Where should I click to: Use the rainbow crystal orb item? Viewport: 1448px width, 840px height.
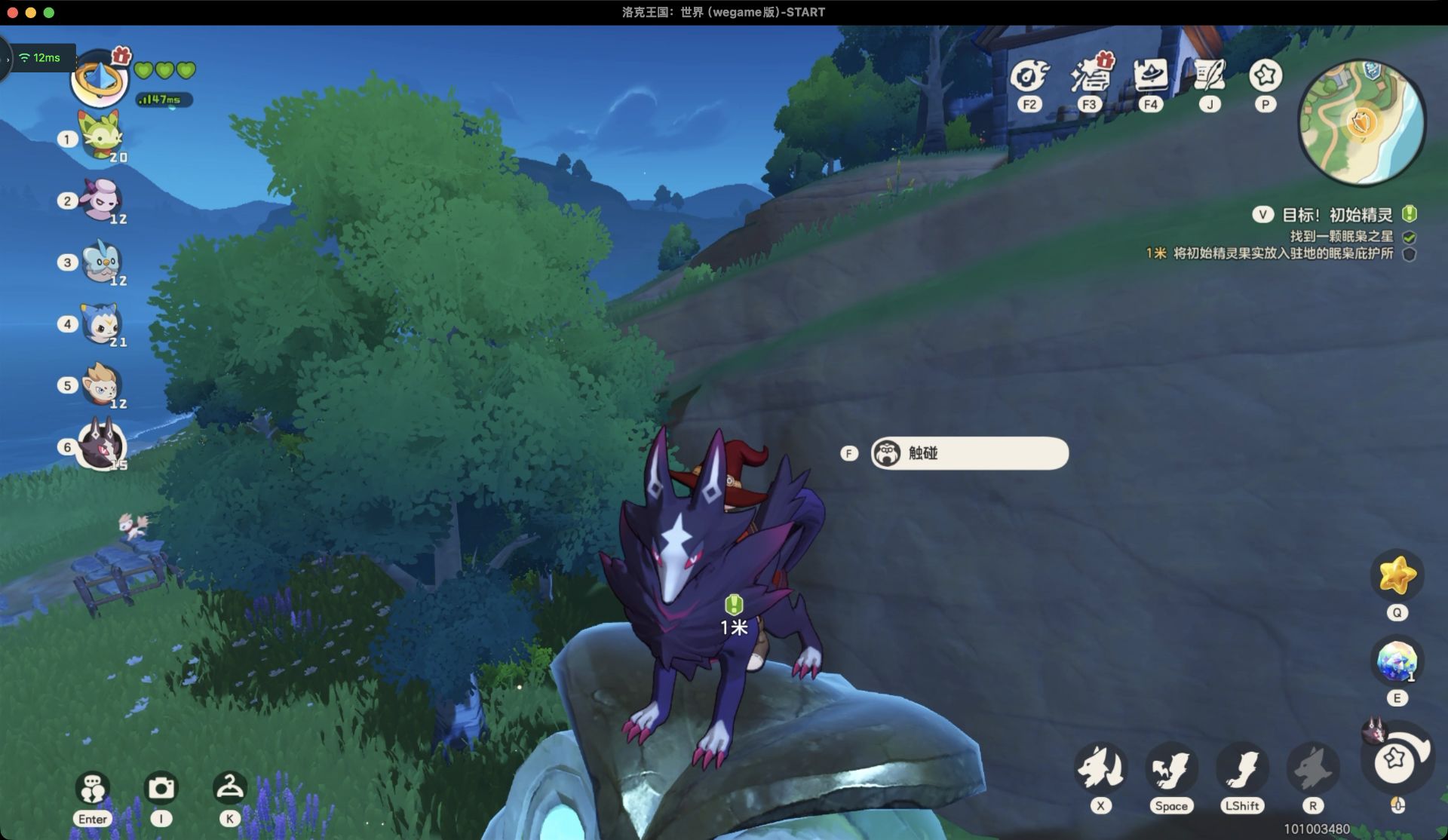point(1397,661)
